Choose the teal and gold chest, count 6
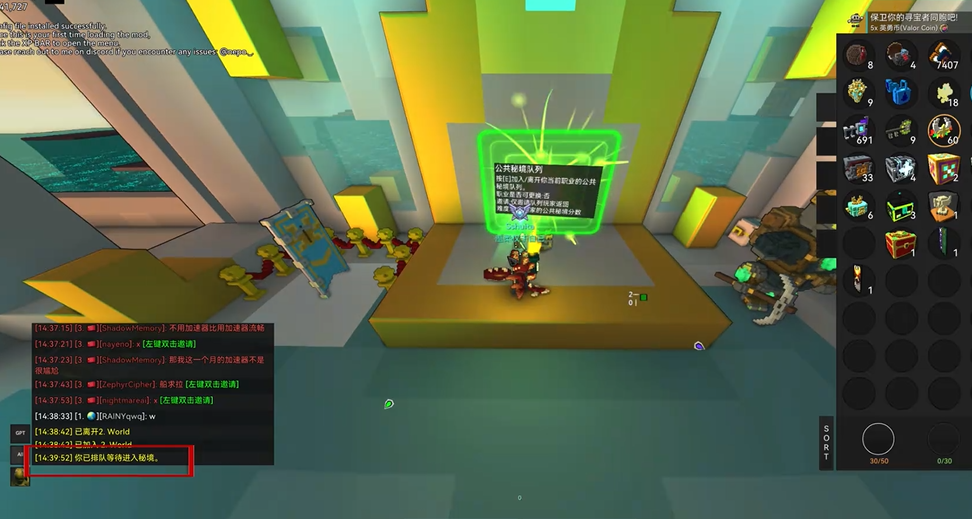This screenshot has width=972, height=519. tap(858, 206)
